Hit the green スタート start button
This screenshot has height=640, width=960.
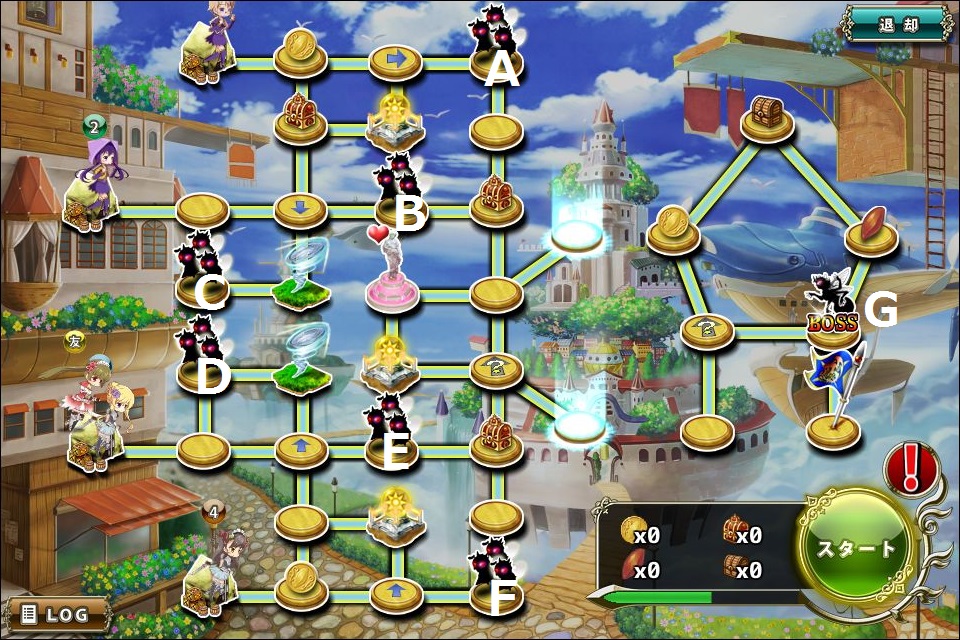coord(856,548)
